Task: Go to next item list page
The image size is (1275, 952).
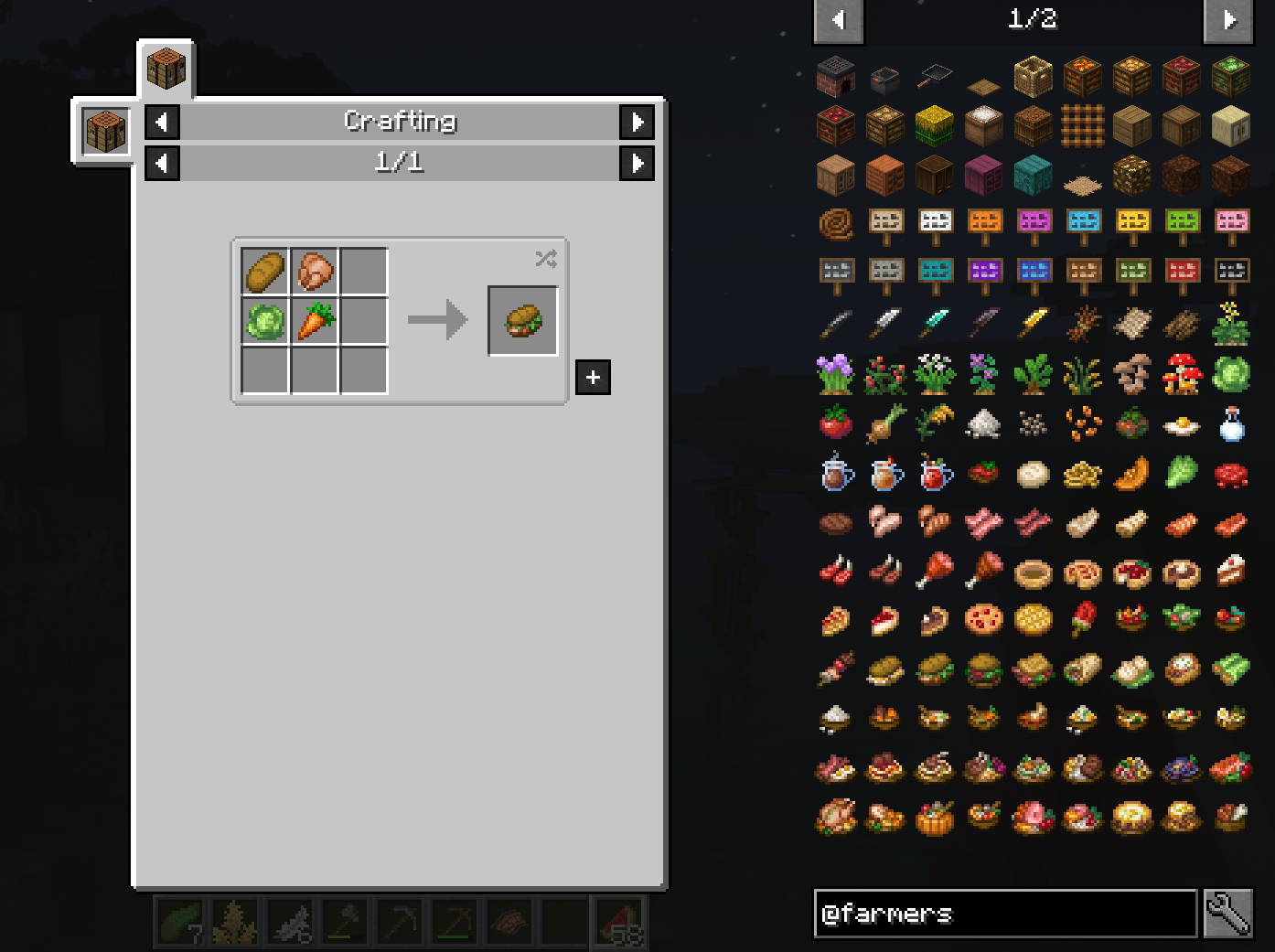Action: point(1228,20)
